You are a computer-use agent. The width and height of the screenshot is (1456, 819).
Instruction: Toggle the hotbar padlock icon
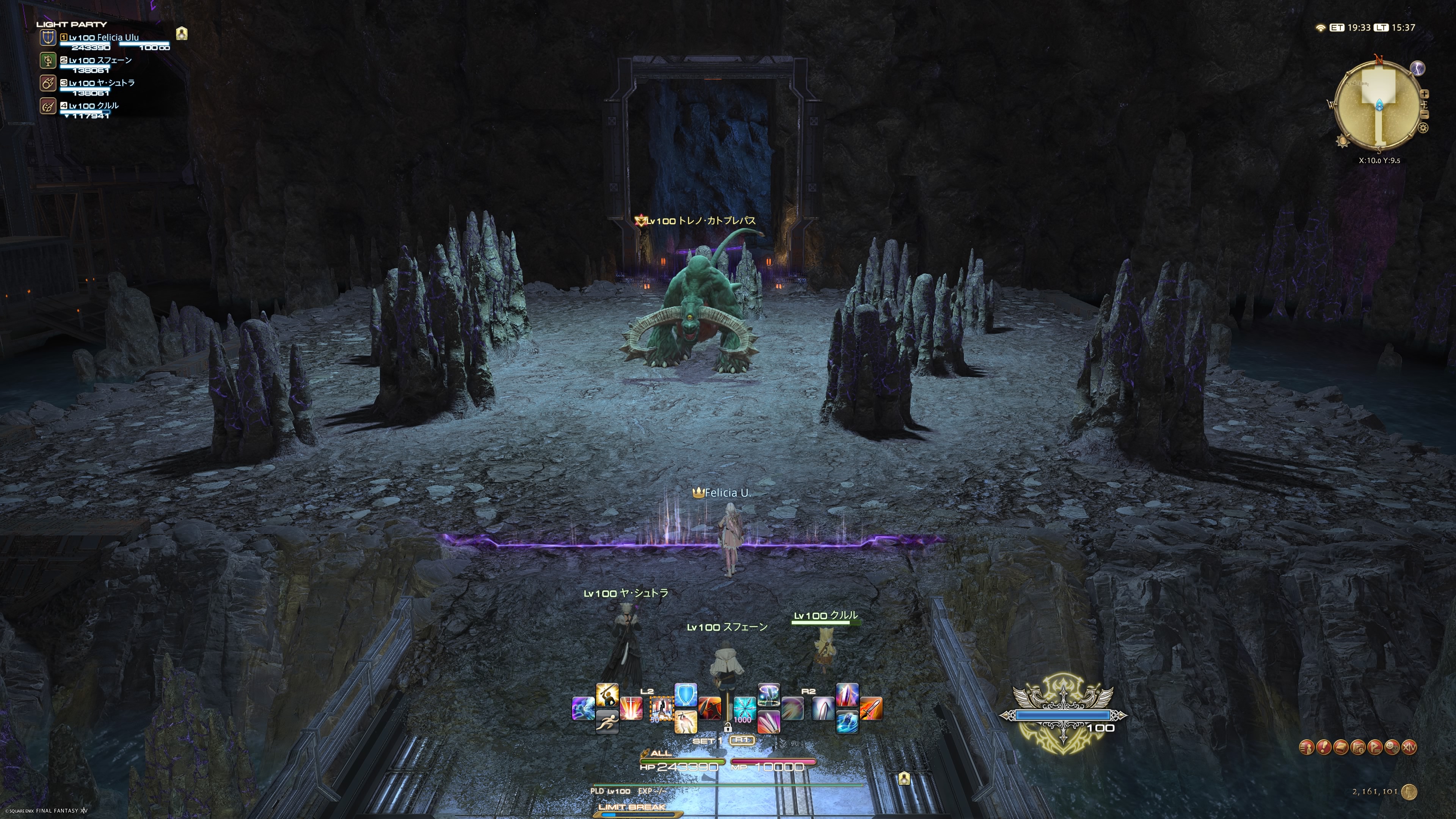click(x=728, y=728)
